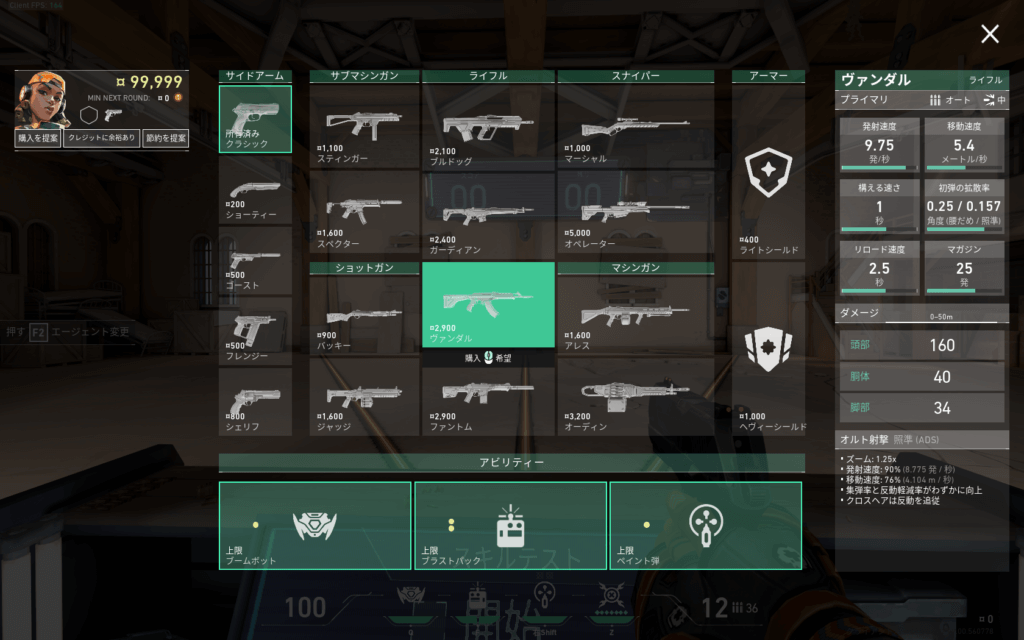Pick the Guardian rifle
The image size is (1024, 640).
pyautogui.click(x=488, y=213)
